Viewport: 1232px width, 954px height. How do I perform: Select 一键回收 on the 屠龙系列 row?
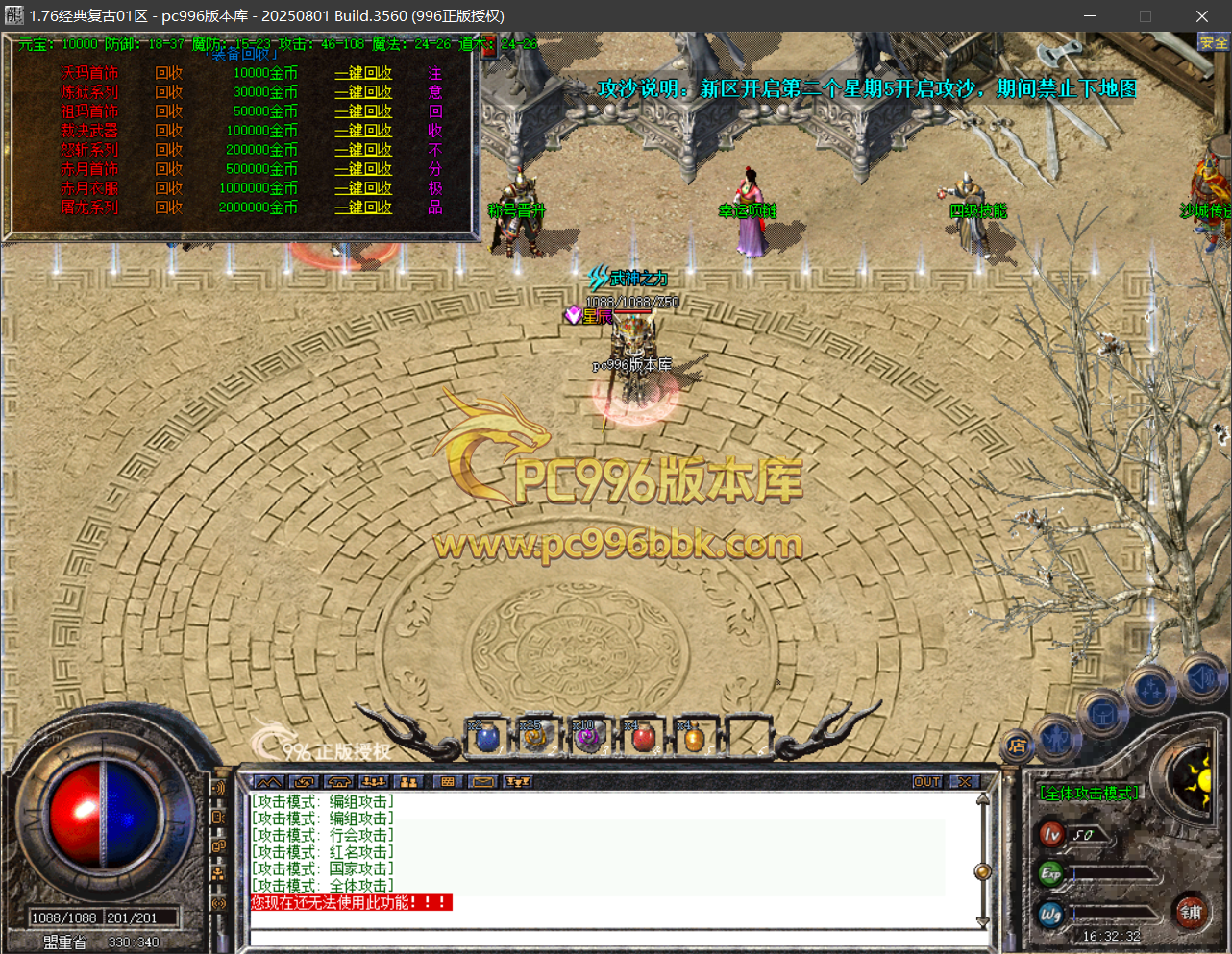(x=363, y=208)
